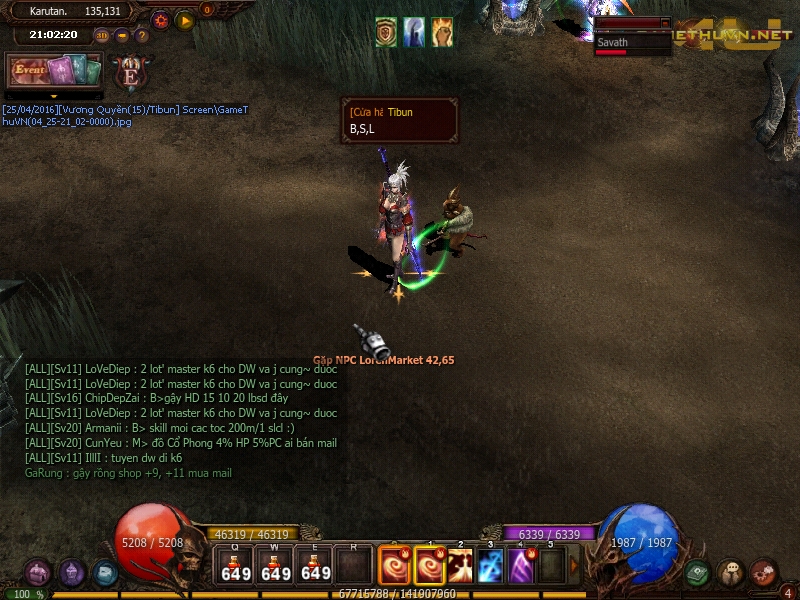Cast the blue lightning skill in slot 3
800x600 pixels.
point(490,566)
